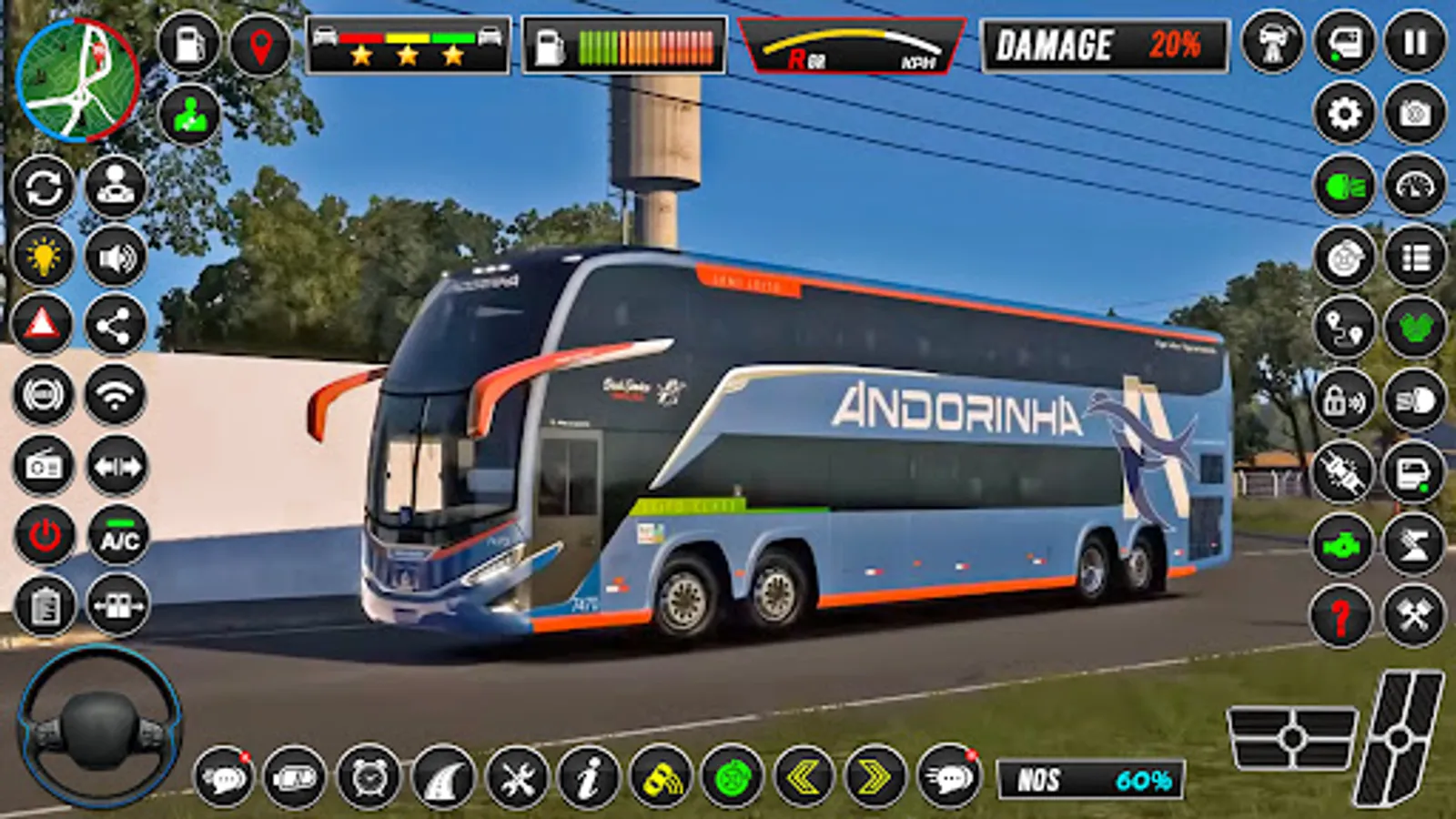1456x819 pixels.
Task: Click the NOS 60% boost bar
Action: tap(1087, 776)
